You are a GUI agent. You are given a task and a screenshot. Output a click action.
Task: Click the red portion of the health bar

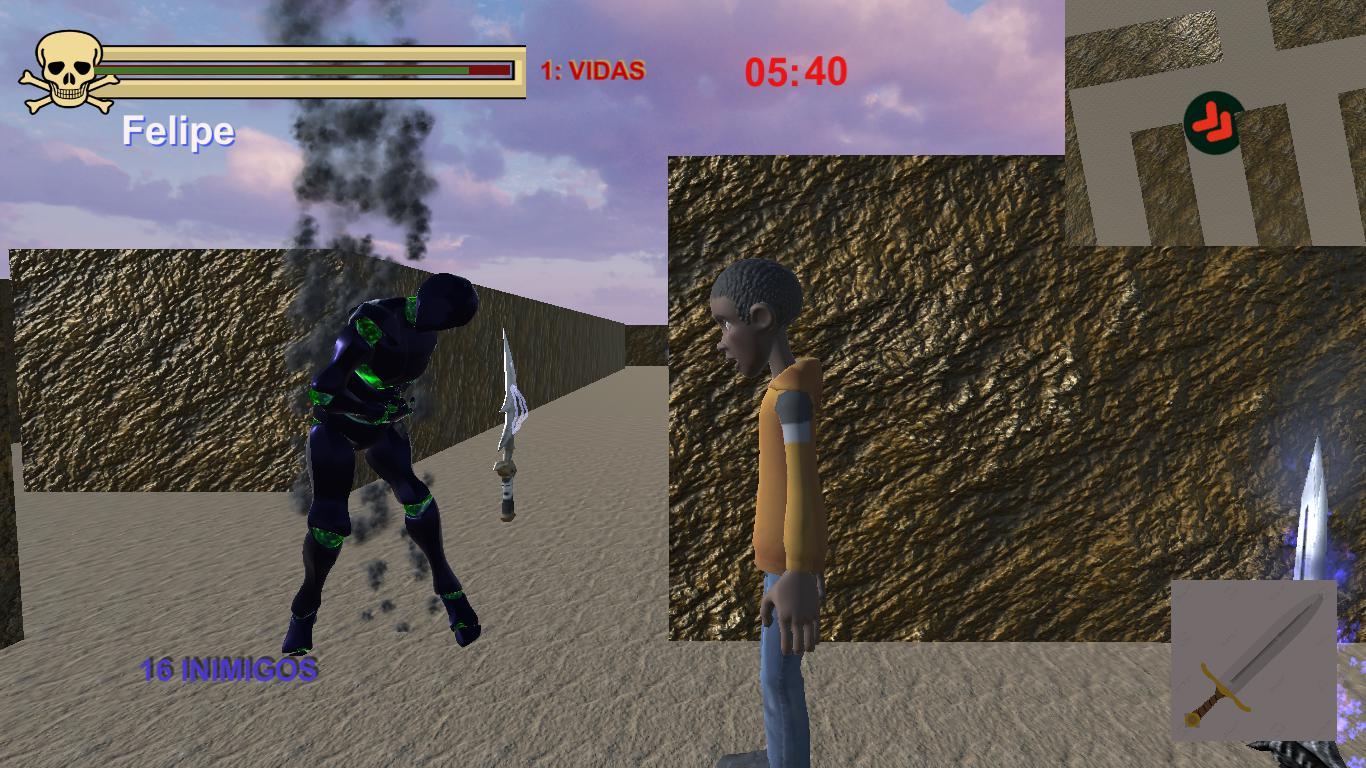click(489, 70)
